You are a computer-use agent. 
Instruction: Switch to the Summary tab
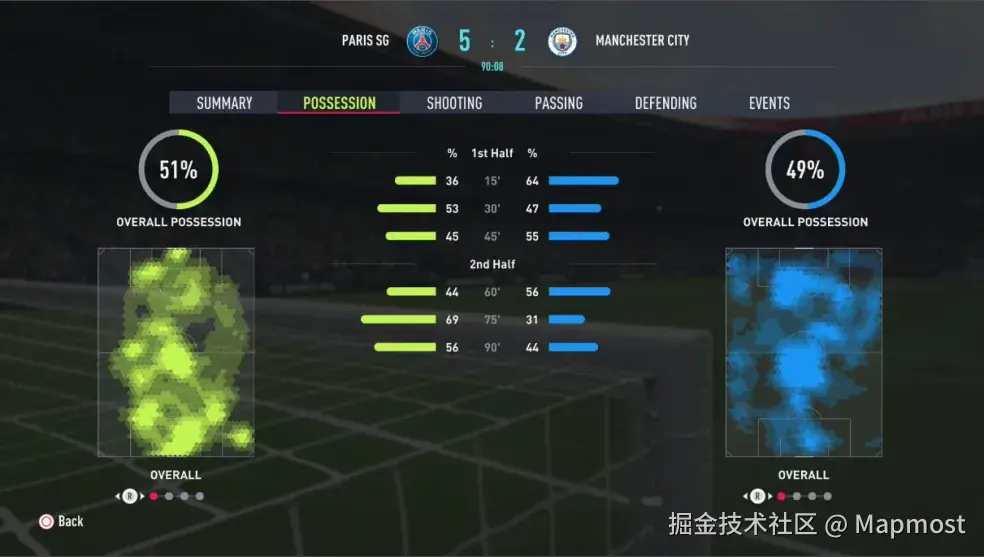[x=224, y=103]
